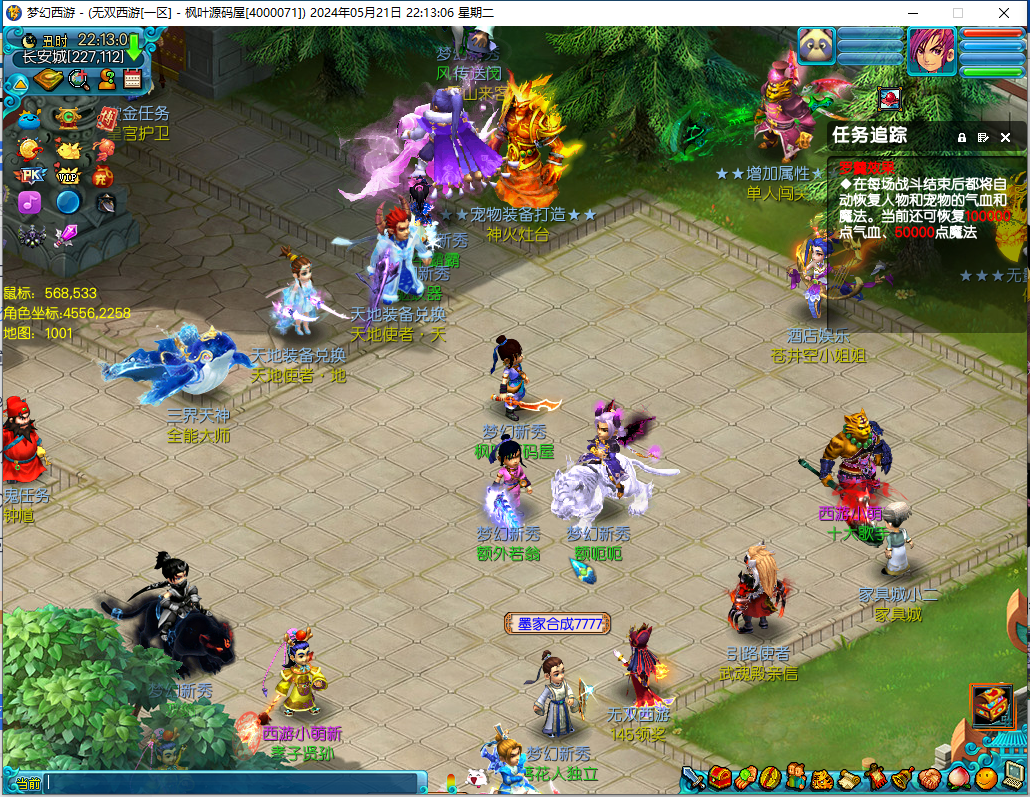Click the red buff status icon

[890, 98]
